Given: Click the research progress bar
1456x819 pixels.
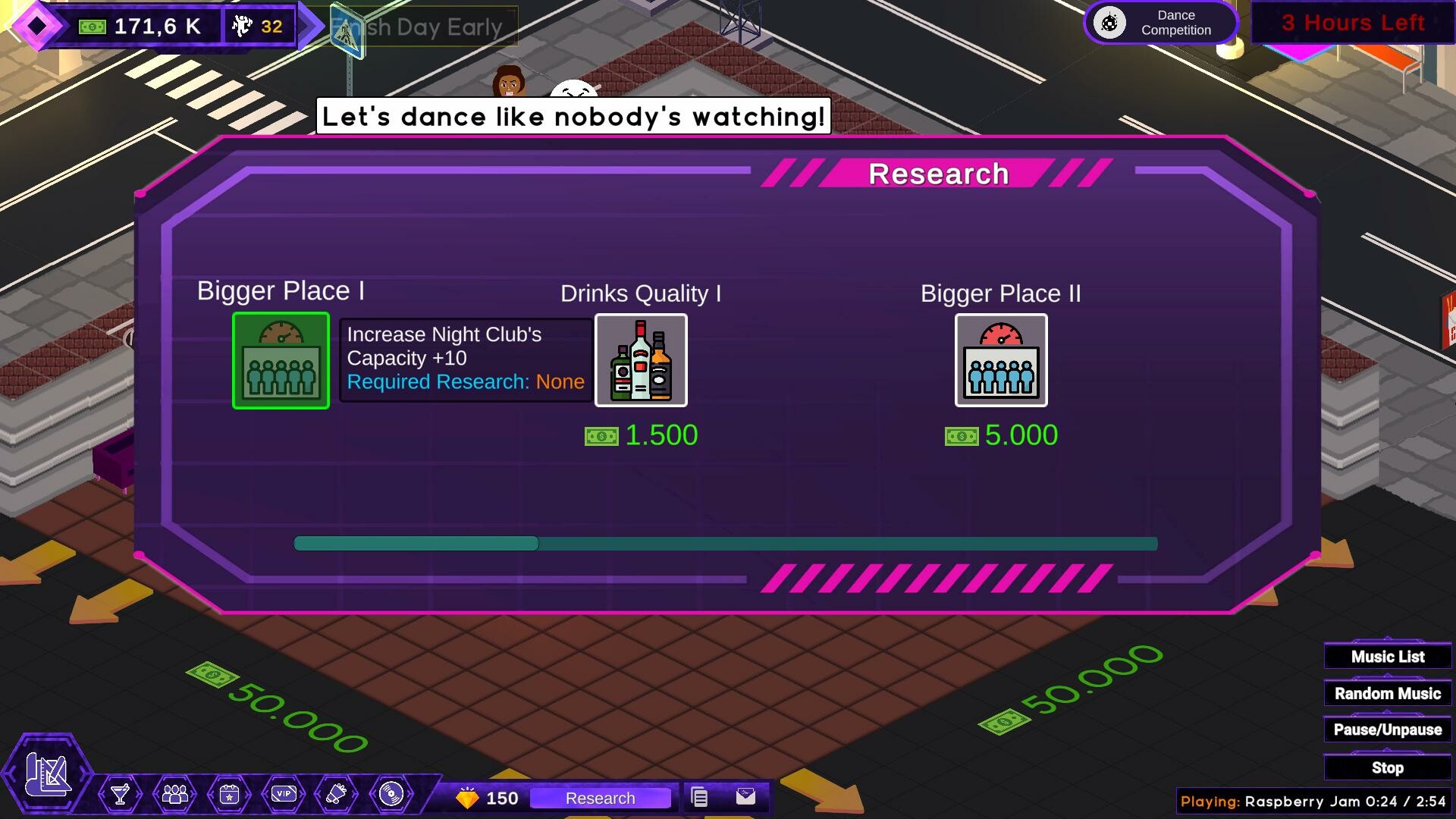Looking at the screenshot, I should coord(724,543).
